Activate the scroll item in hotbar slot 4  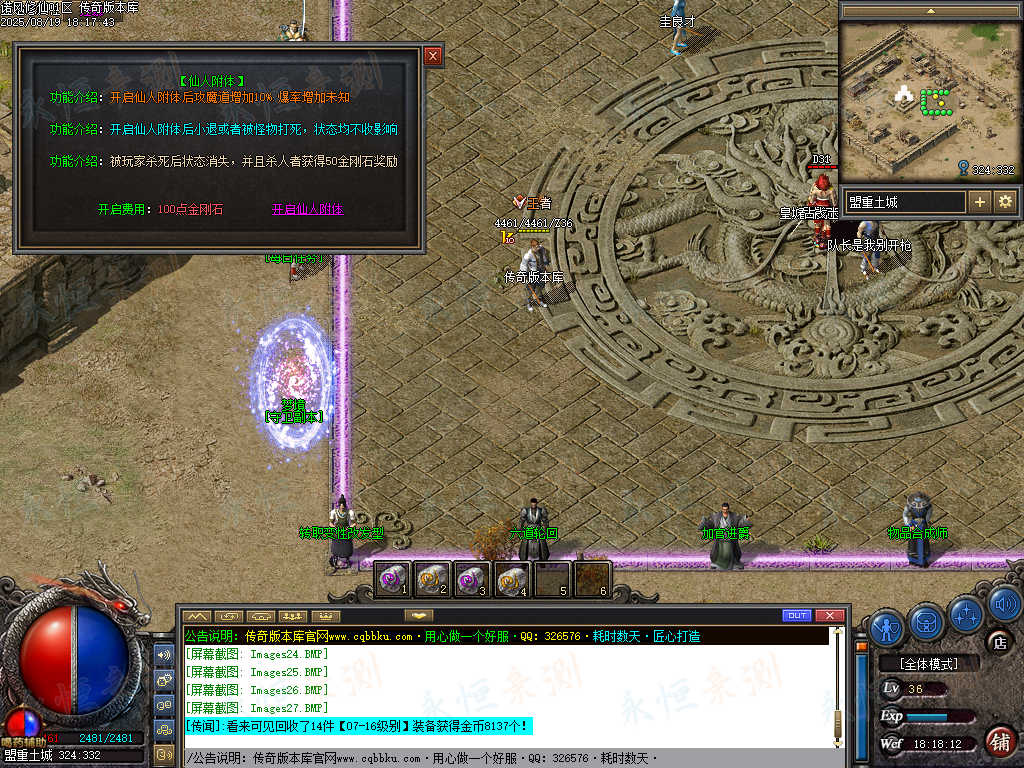coord(511,579)
